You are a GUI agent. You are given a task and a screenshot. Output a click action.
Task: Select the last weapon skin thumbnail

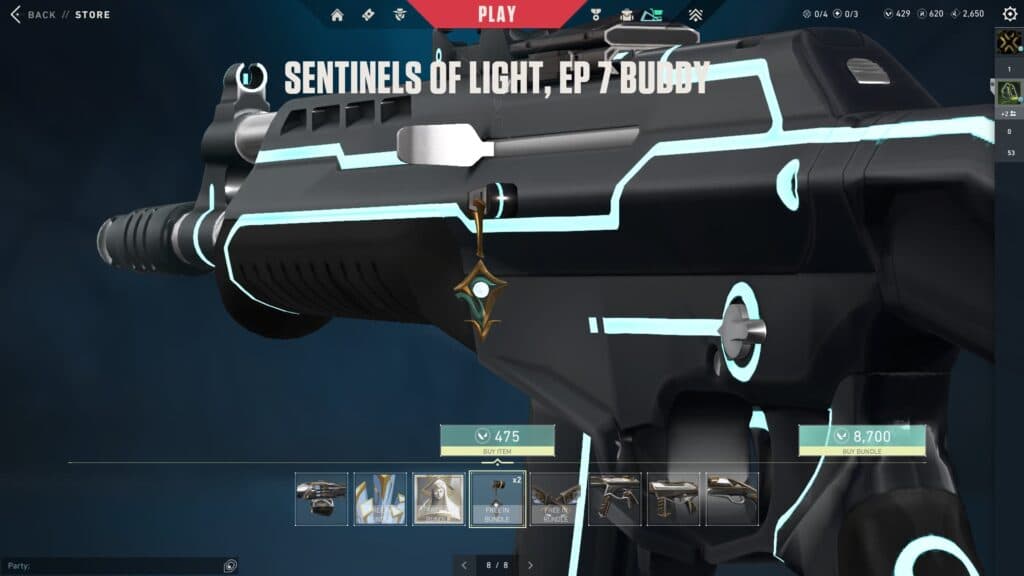pos(732,498)
